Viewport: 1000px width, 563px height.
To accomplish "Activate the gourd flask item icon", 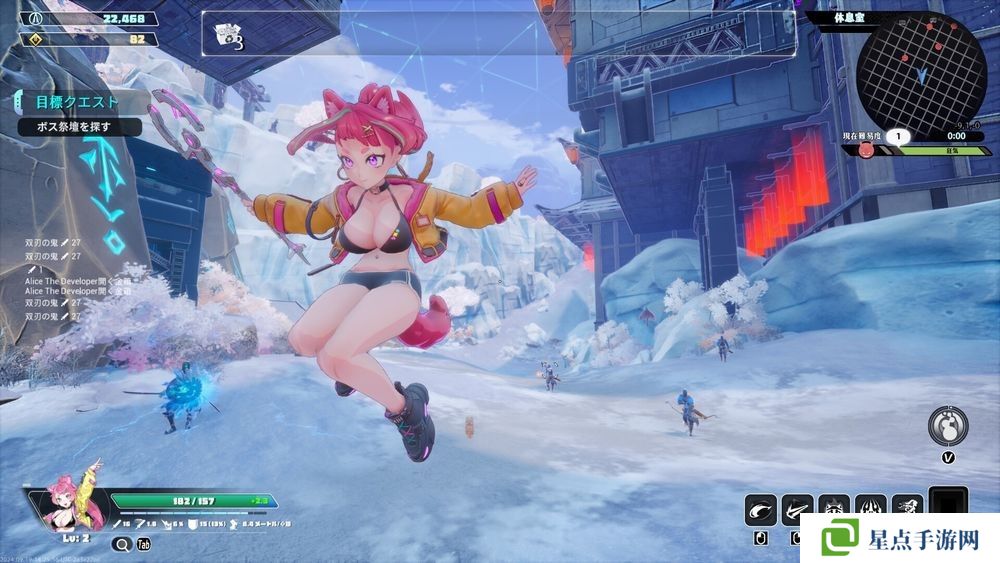I will click(x=946, y=425).
